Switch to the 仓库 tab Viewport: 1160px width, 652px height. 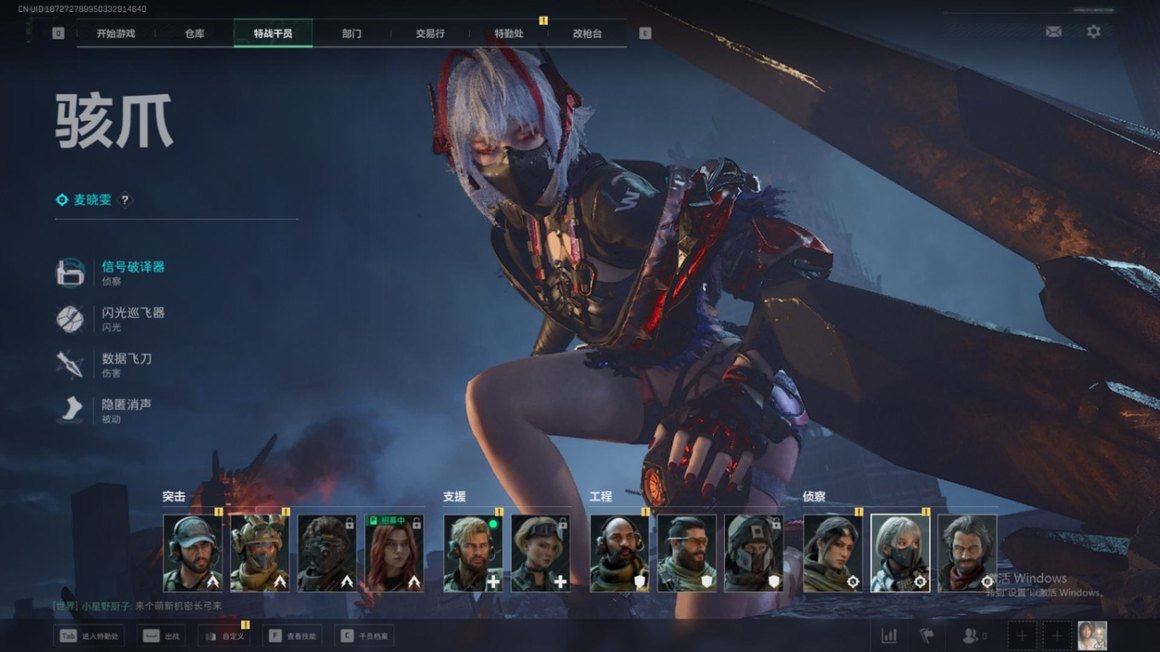point(194,33)
